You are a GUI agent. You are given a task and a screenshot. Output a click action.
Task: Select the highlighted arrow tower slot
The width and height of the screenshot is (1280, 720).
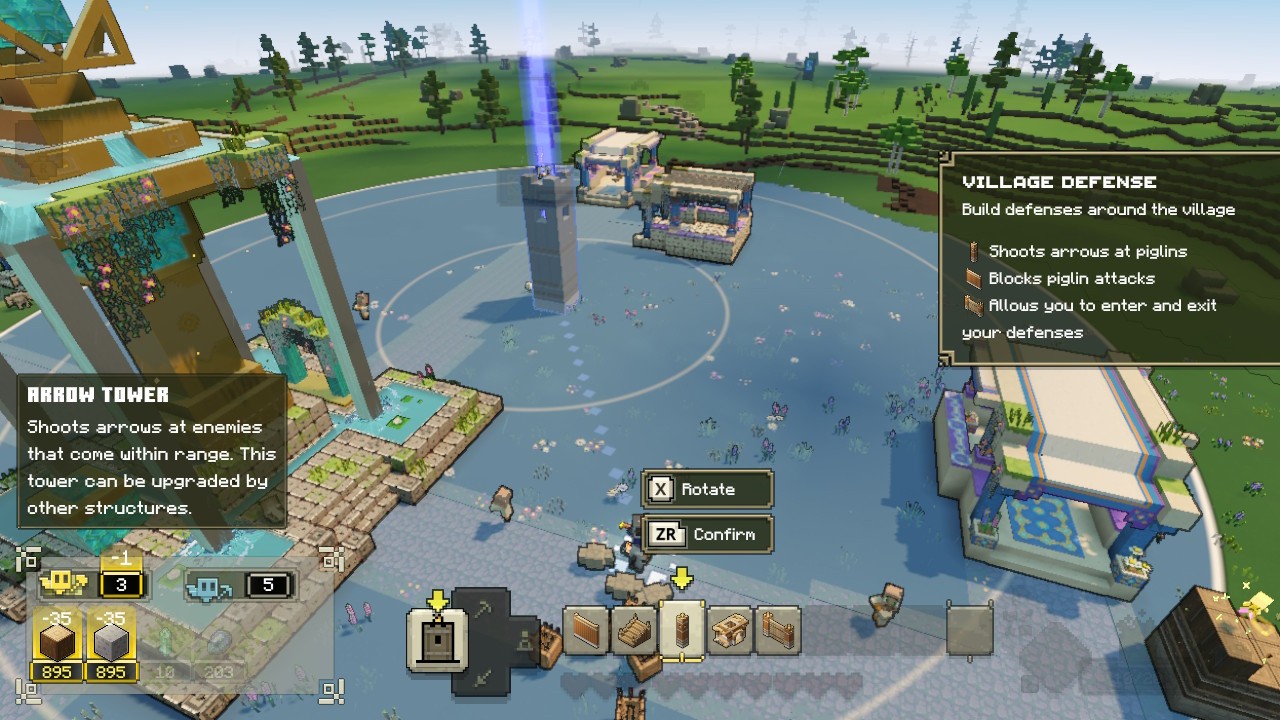(683, 631)
